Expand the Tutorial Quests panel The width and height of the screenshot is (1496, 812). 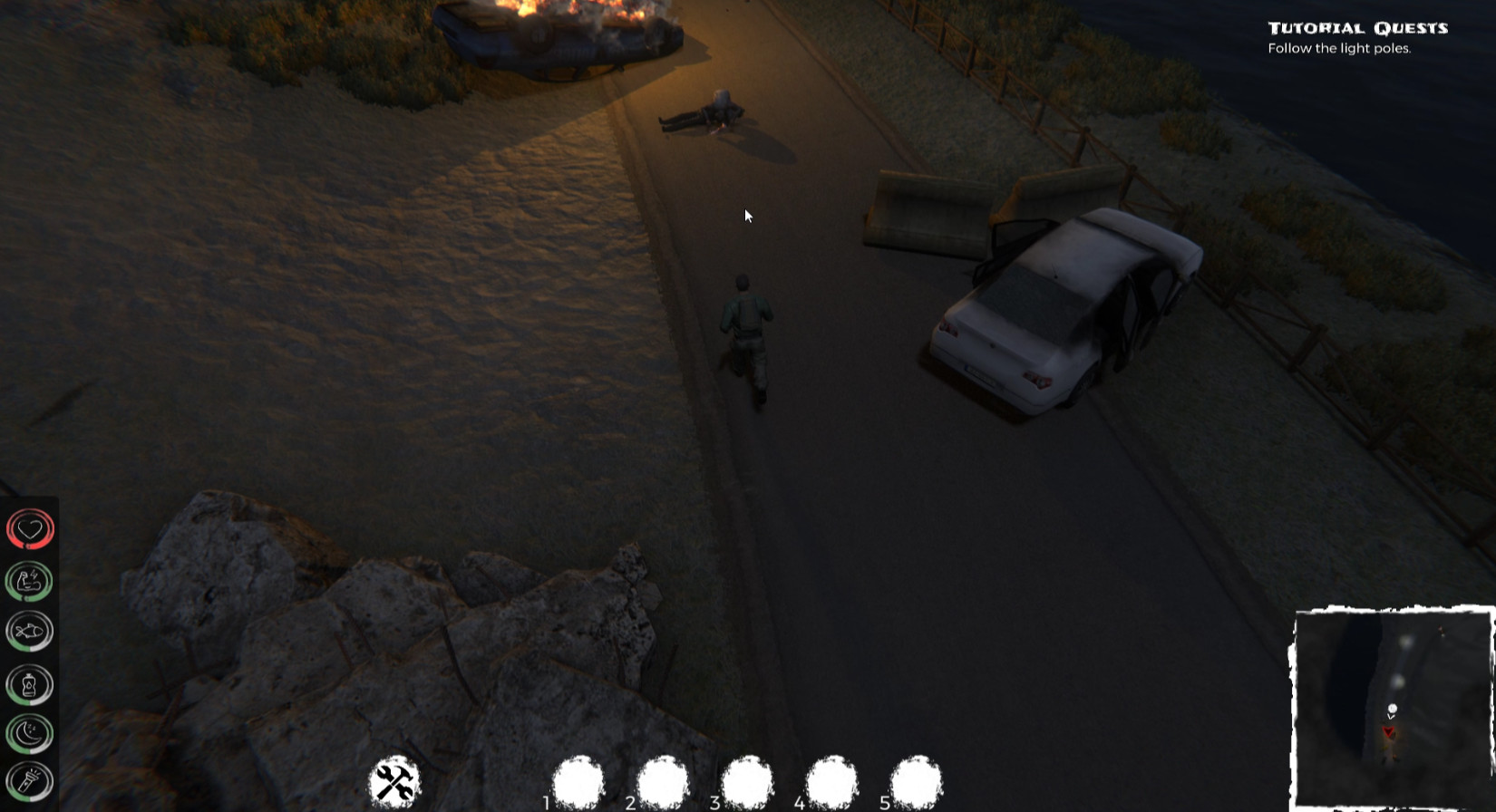coord(1357,28)
